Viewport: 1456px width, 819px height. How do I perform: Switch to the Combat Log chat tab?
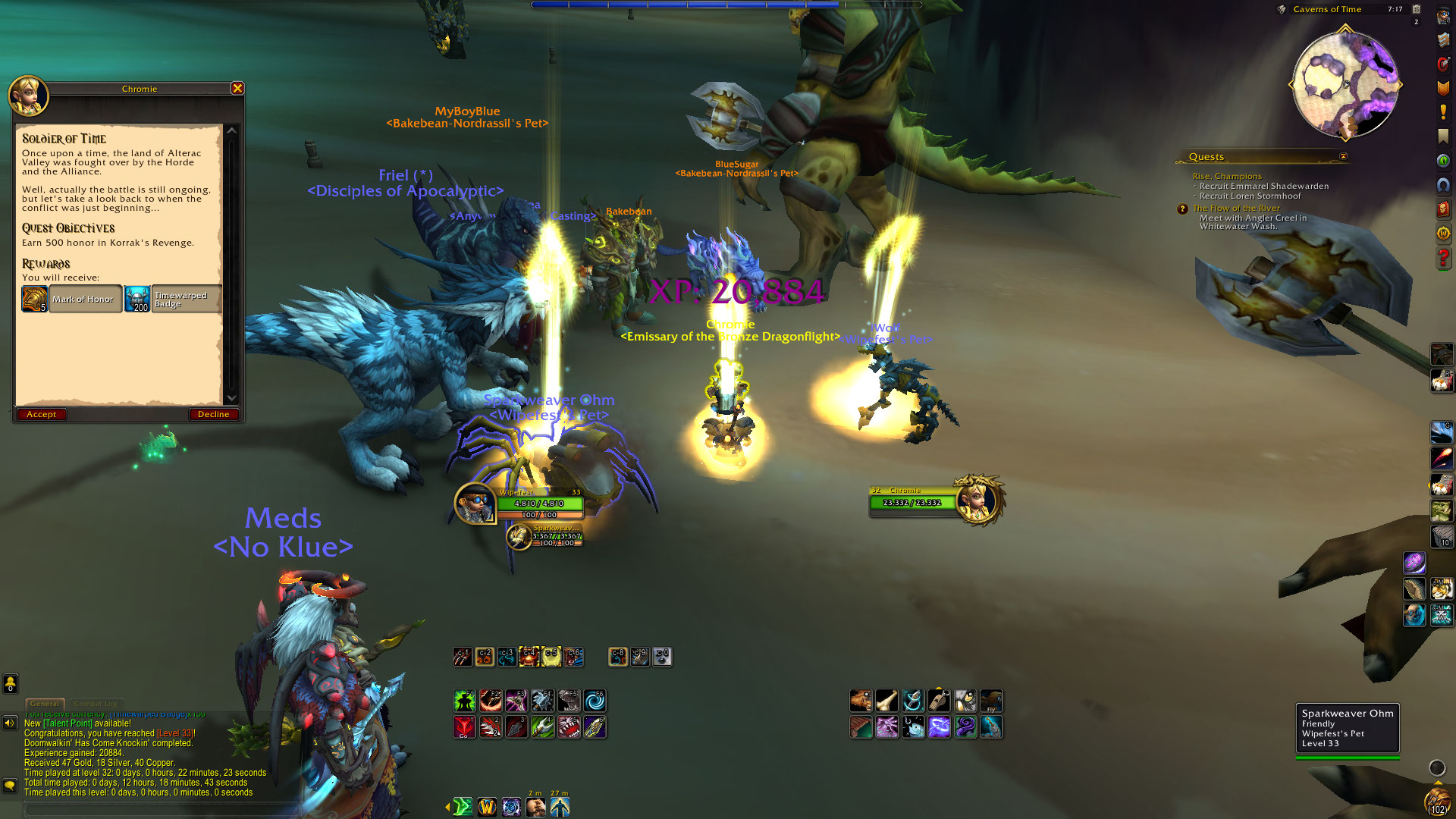pyautogui.click(x=97, y=704)
